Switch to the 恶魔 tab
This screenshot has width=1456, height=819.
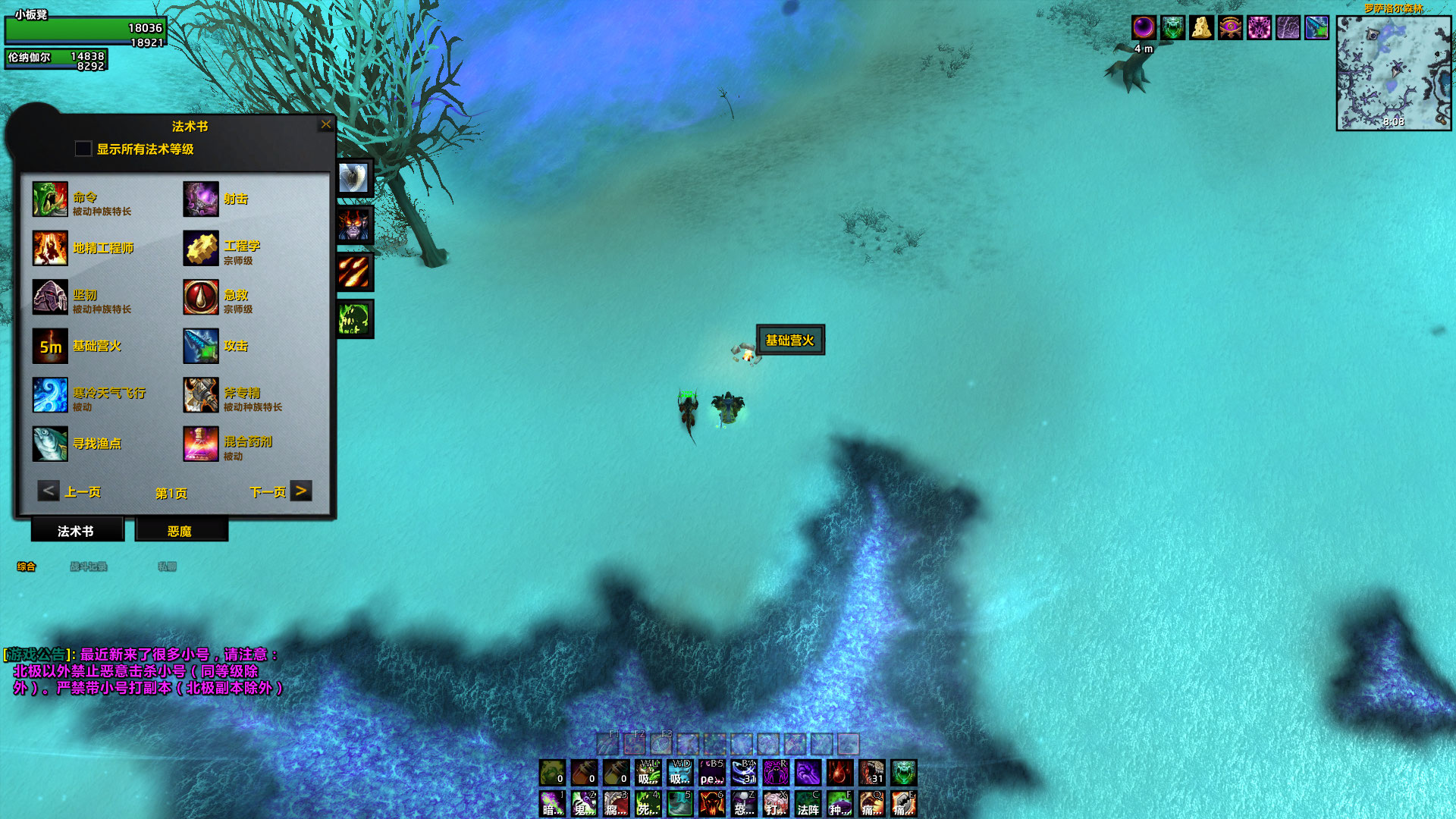[x=180, y=531]
